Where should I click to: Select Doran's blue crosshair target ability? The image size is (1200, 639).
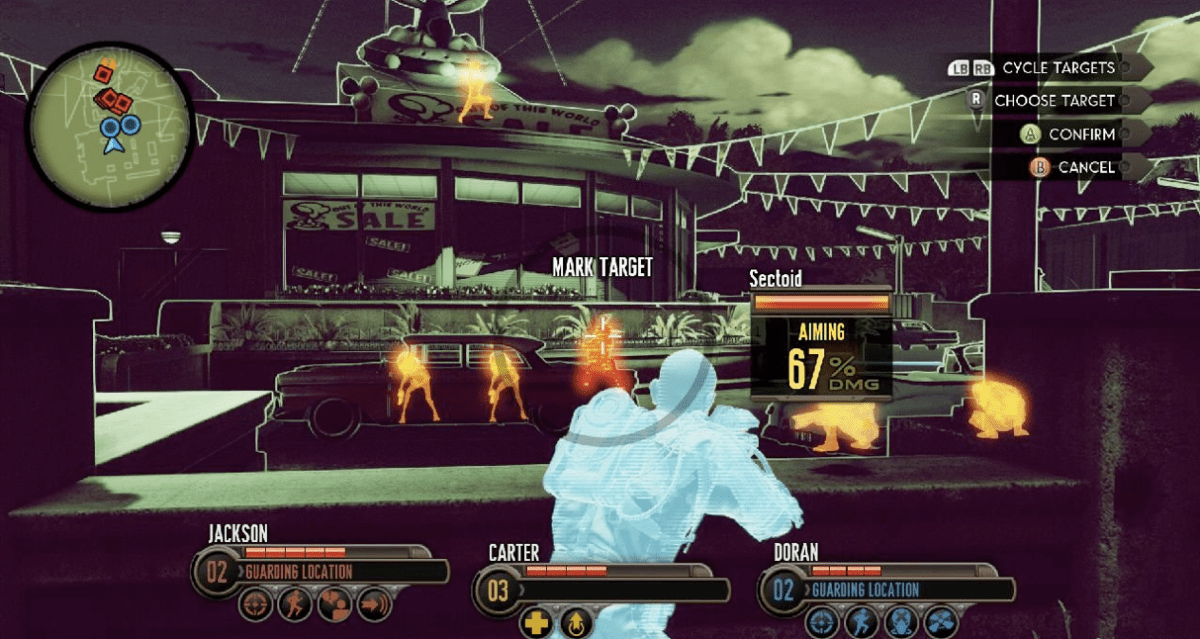point(823,620)
